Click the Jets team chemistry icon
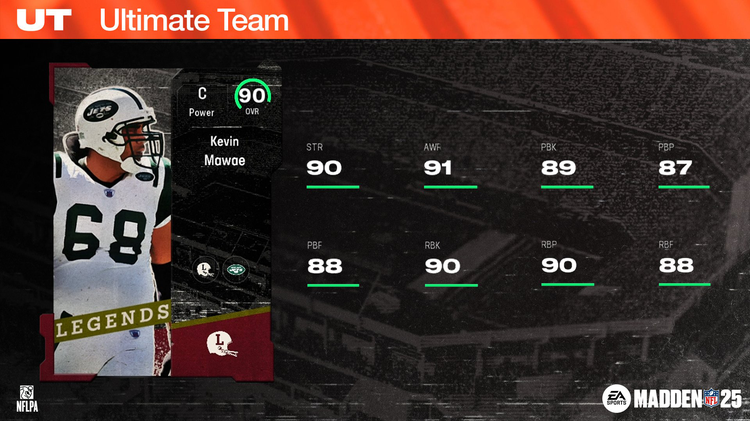The height and width of the screenshot is (421, 750). pos(236,269)
